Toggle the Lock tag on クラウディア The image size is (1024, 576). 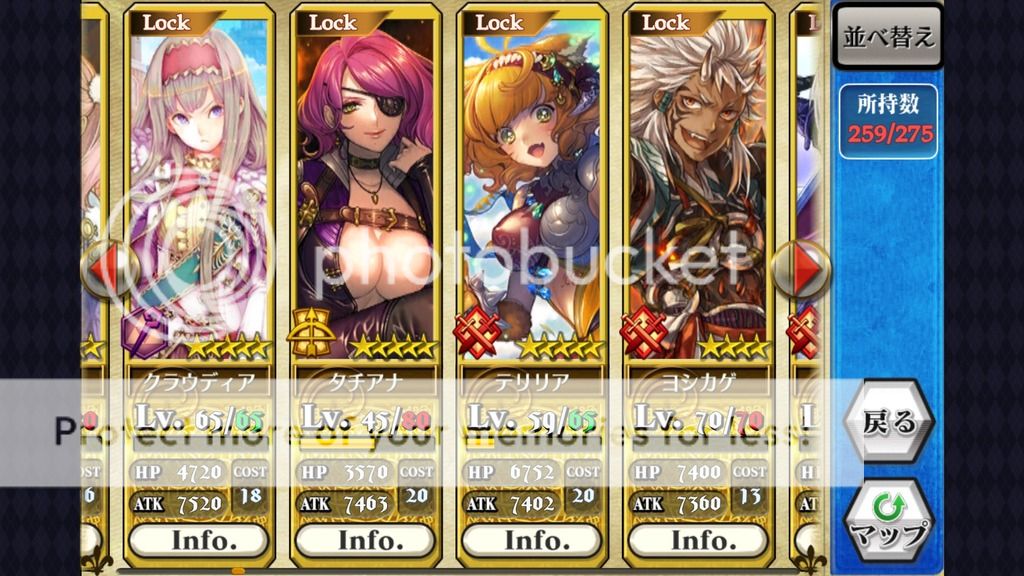point(168,22)
